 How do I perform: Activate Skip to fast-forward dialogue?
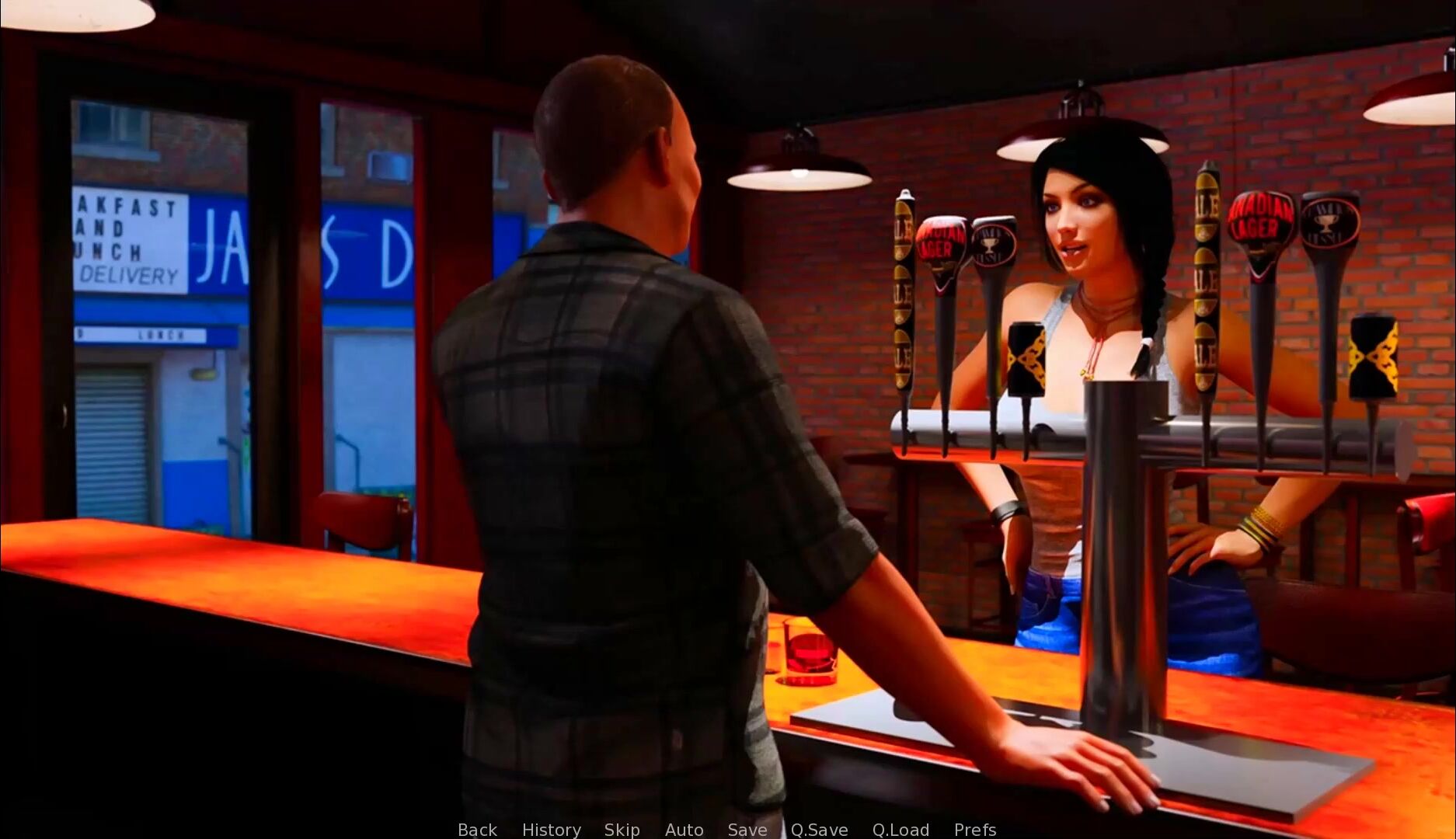point(622,829)
